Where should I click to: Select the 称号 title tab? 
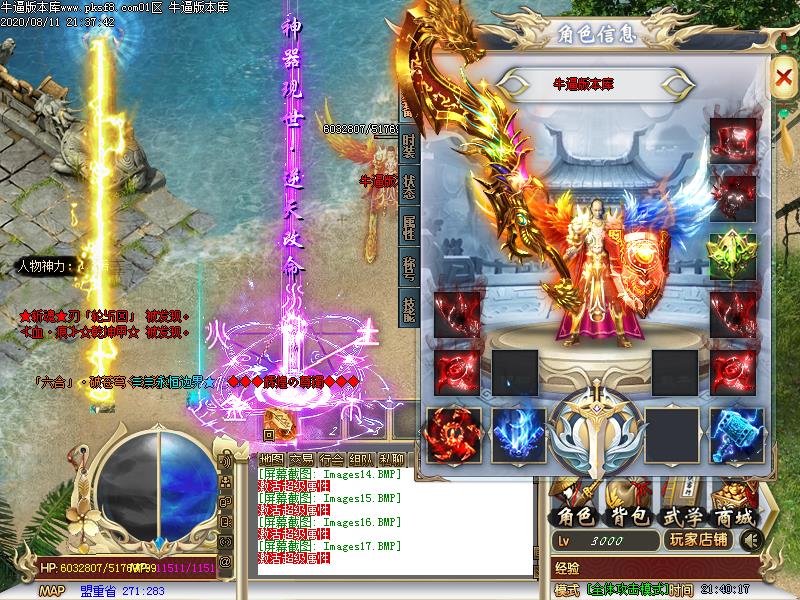409,268
